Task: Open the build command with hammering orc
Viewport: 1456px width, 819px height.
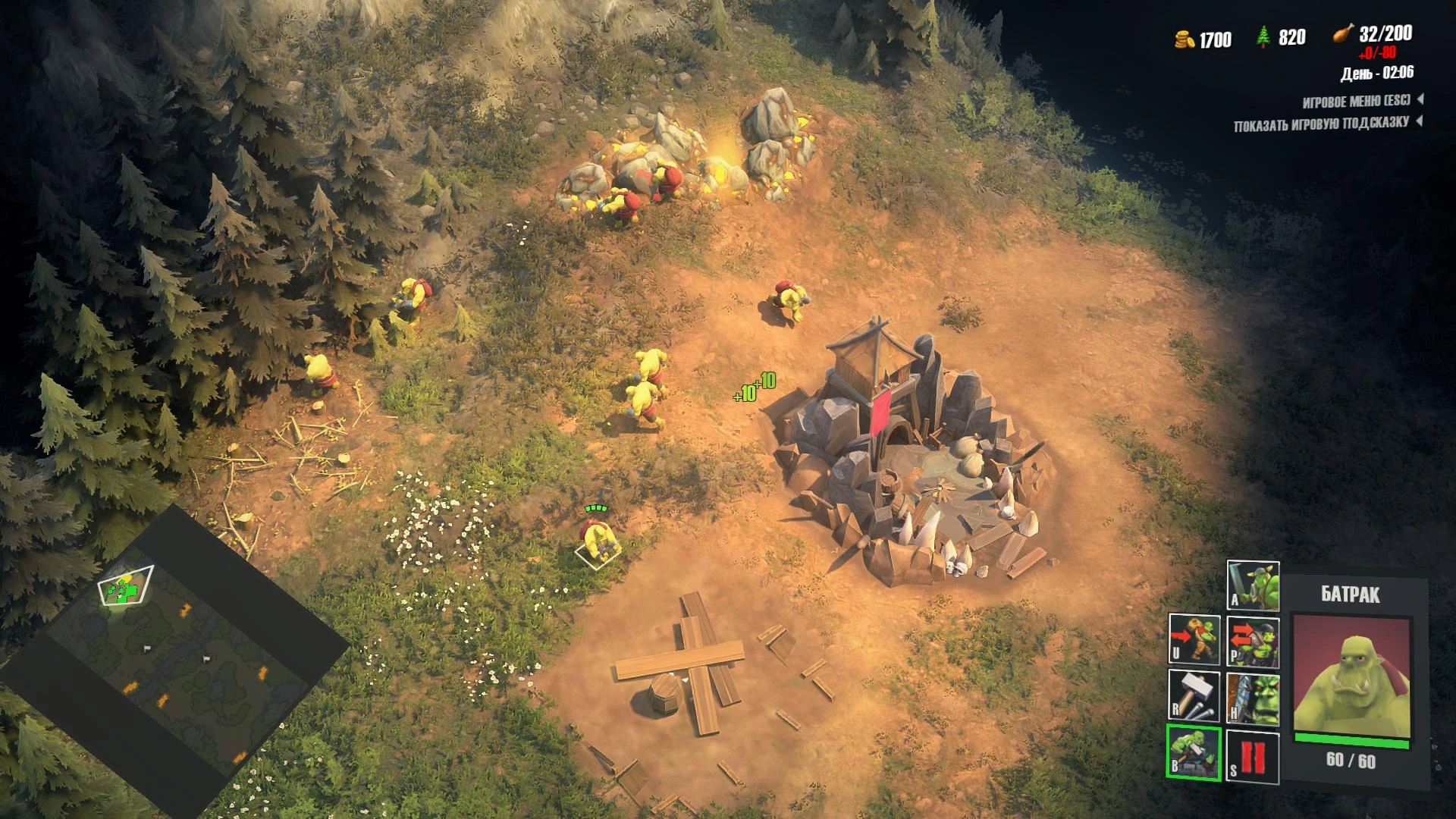Action: tap(1194, 752)
